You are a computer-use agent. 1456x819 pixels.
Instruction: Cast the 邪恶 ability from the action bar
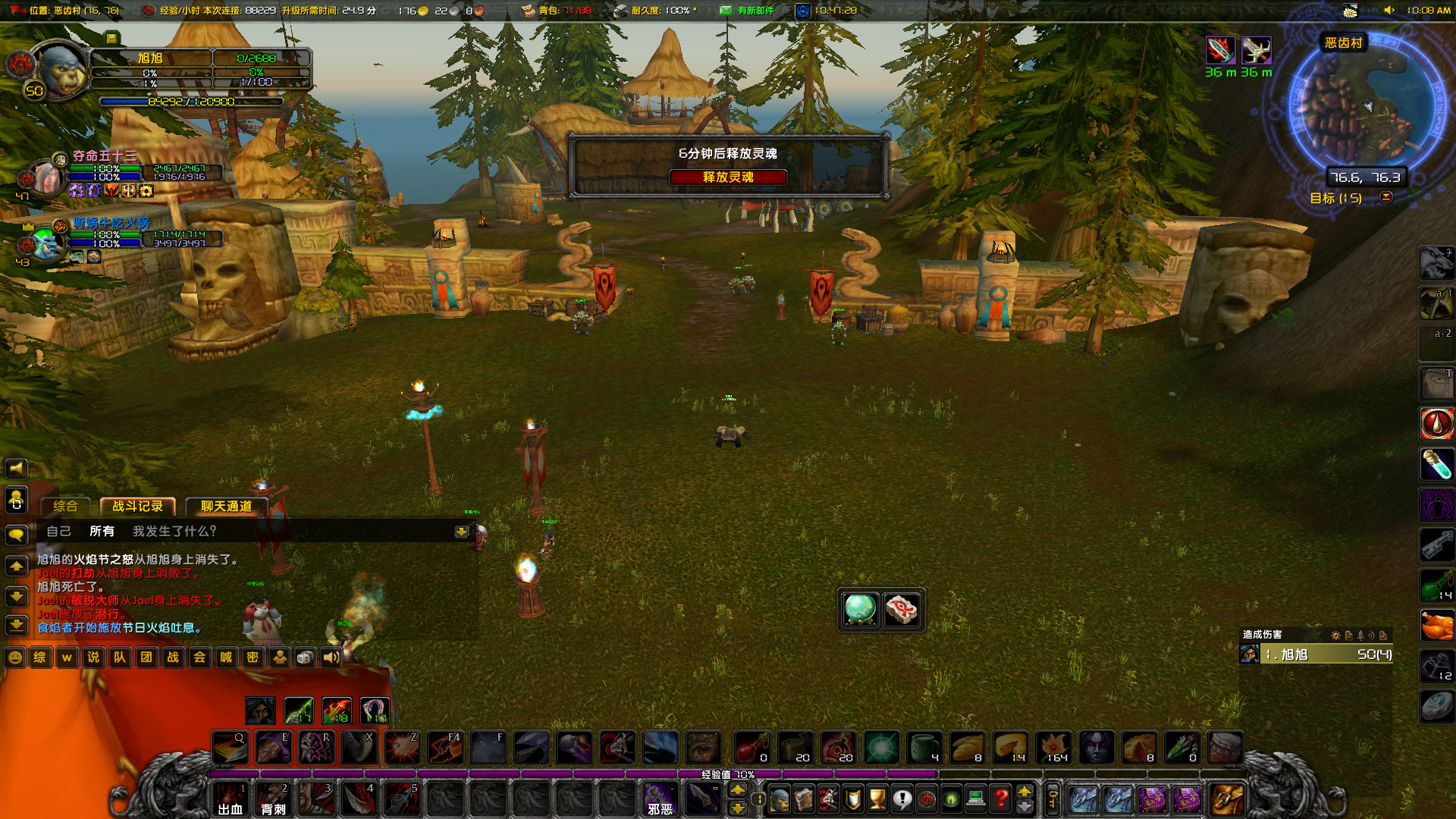(659, 800)
